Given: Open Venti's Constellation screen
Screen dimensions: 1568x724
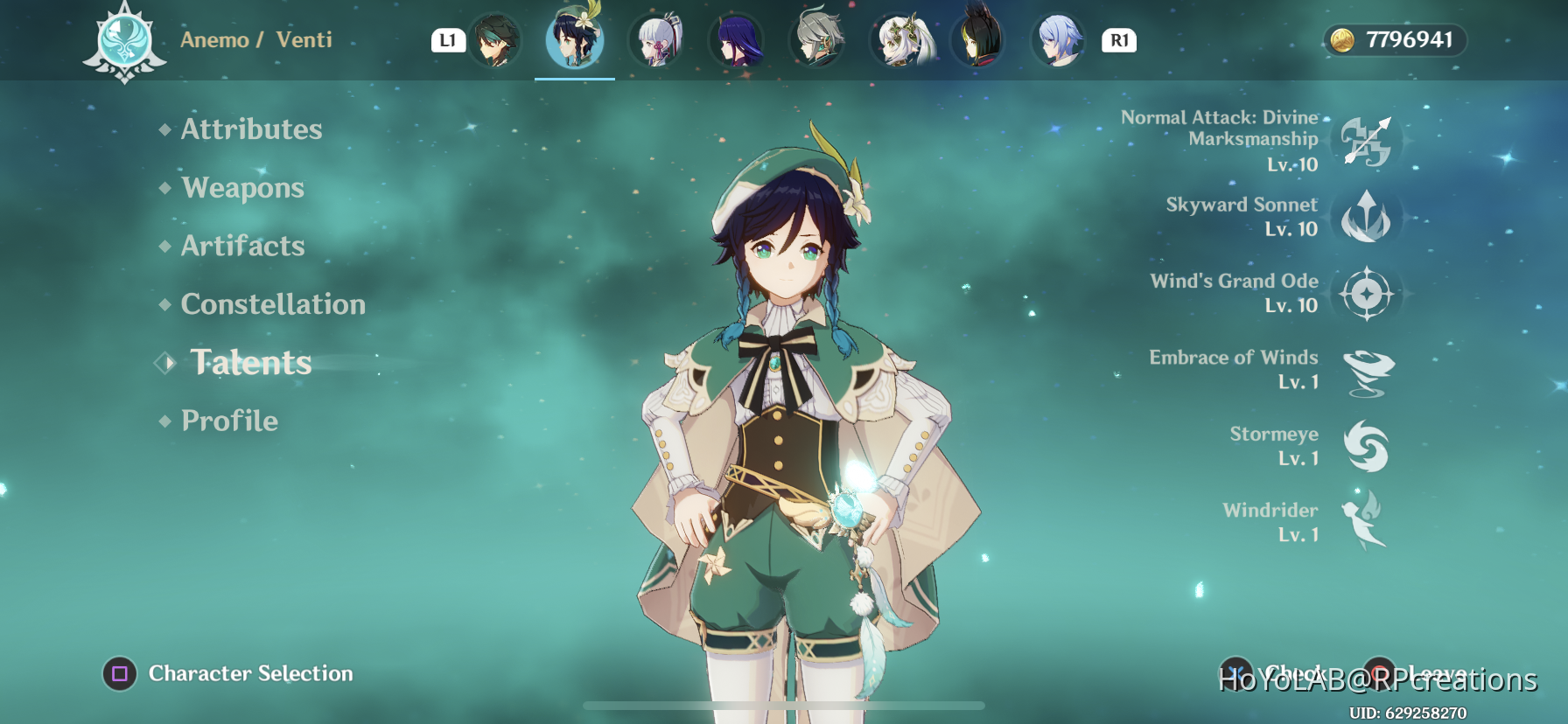Looking at the screenshot, I should (273, 304).
